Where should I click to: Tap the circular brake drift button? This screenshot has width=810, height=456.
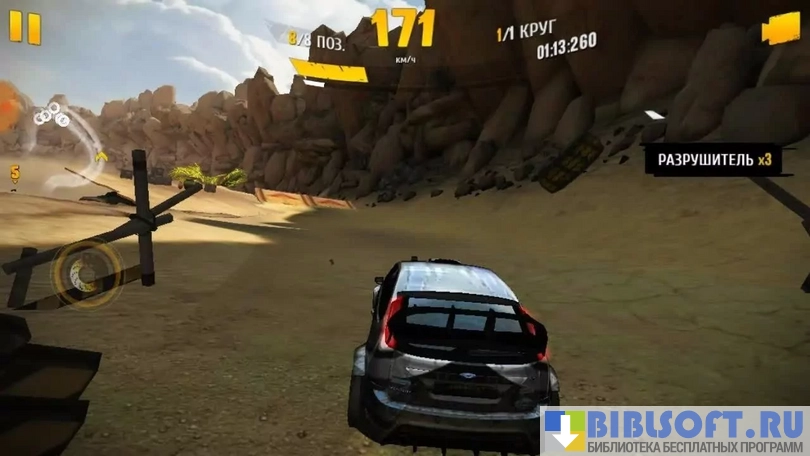(x=85, y=270)
